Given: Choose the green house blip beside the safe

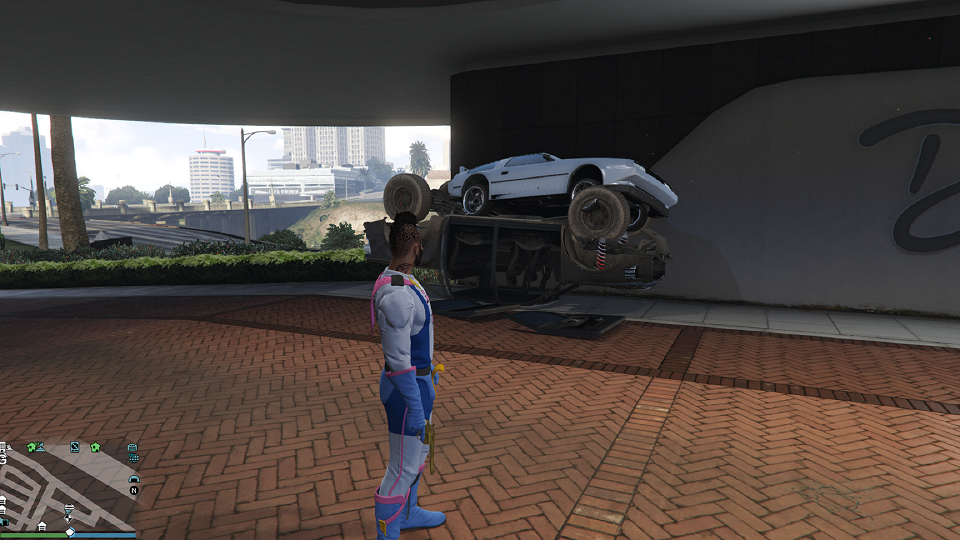Looking at the screenshot, I should tap(95, 447).
